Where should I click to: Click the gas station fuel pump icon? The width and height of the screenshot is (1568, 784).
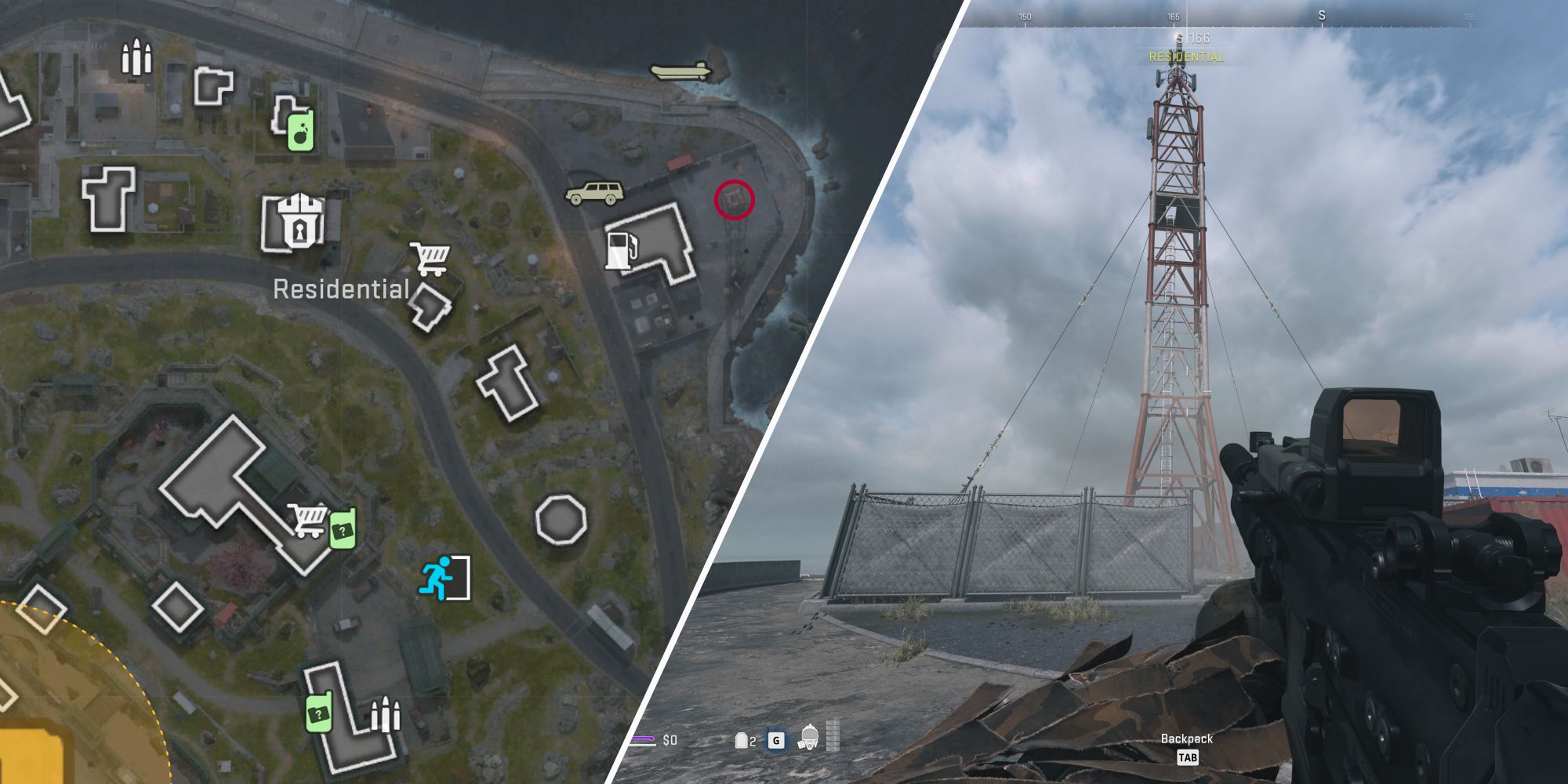622,249
